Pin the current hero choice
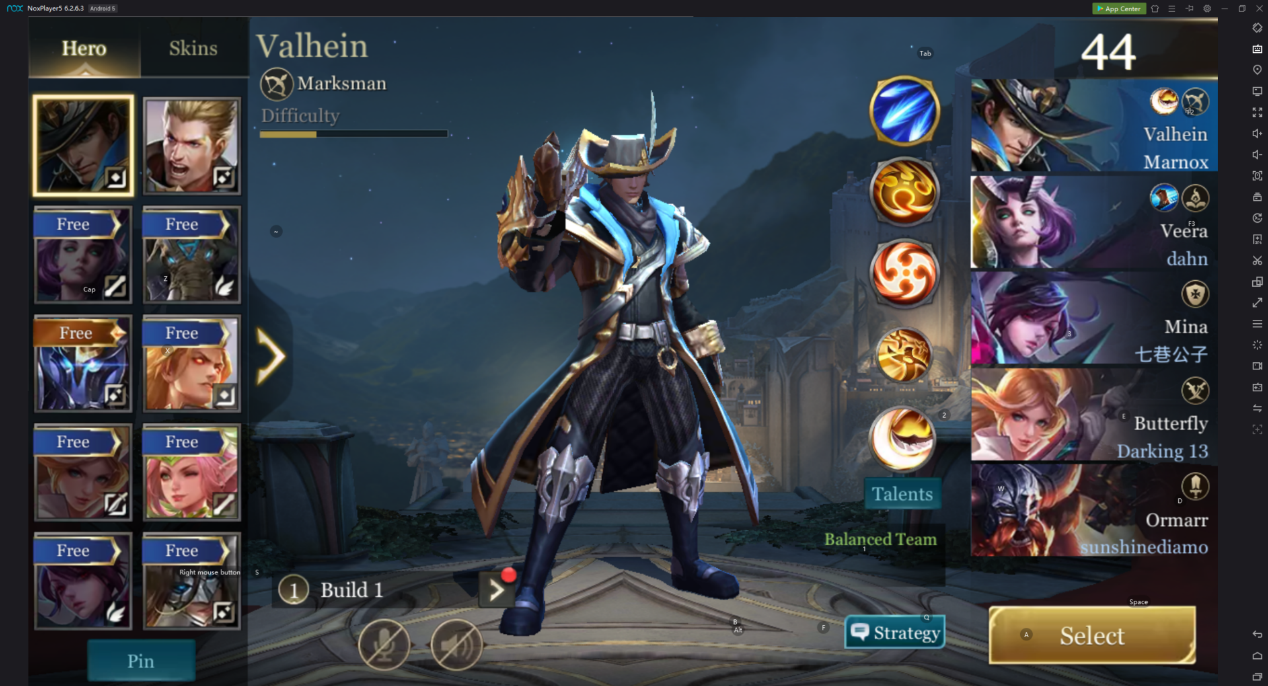Image resolution: width=1268 pixels, height=686 pixels. point(141,661)
